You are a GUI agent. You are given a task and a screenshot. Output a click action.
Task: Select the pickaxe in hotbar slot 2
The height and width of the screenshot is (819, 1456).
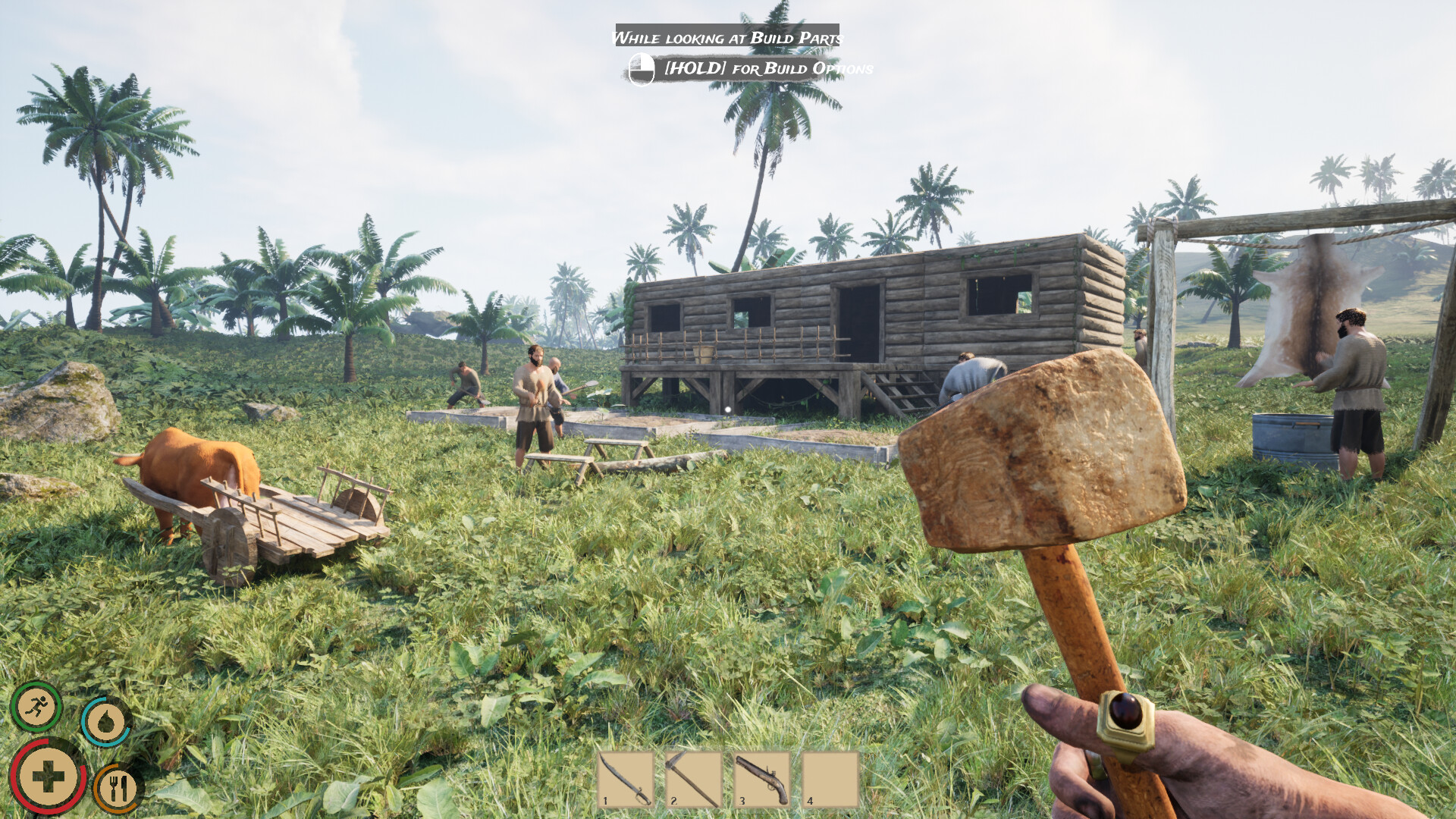pos(692,779)
